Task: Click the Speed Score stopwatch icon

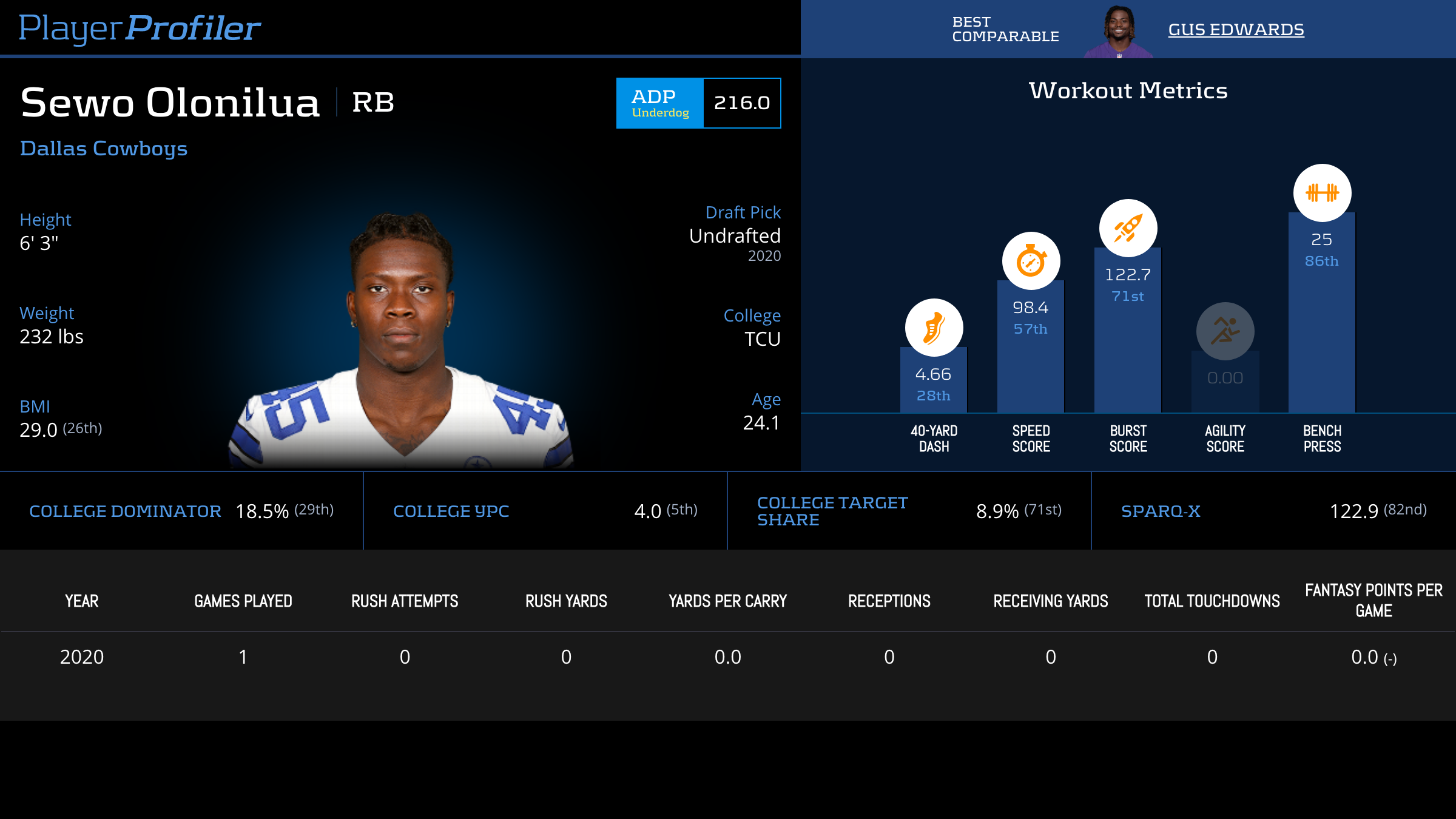Action: pos(1031,261)
